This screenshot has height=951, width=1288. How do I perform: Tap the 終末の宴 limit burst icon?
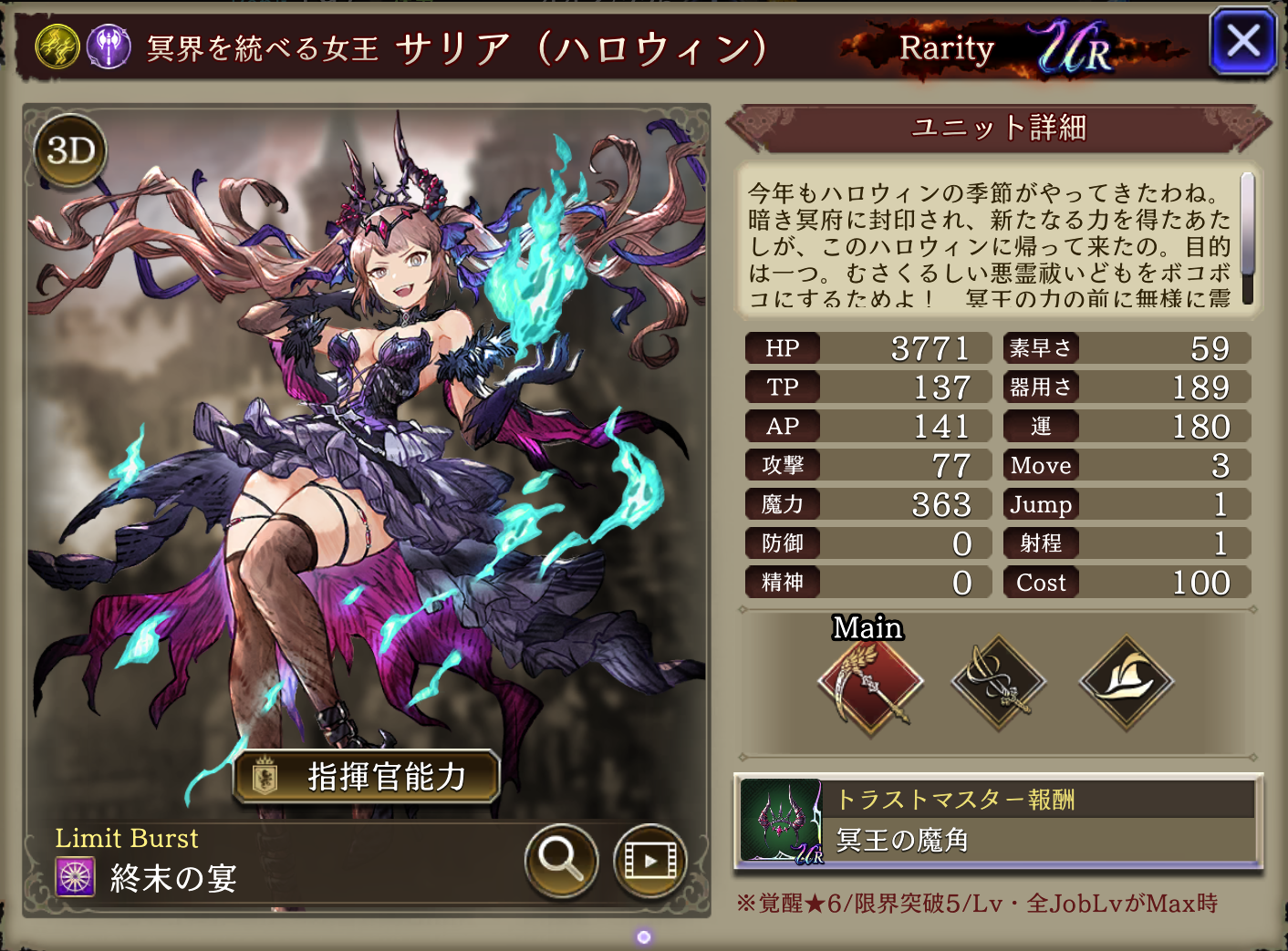[x=76, y=877]
